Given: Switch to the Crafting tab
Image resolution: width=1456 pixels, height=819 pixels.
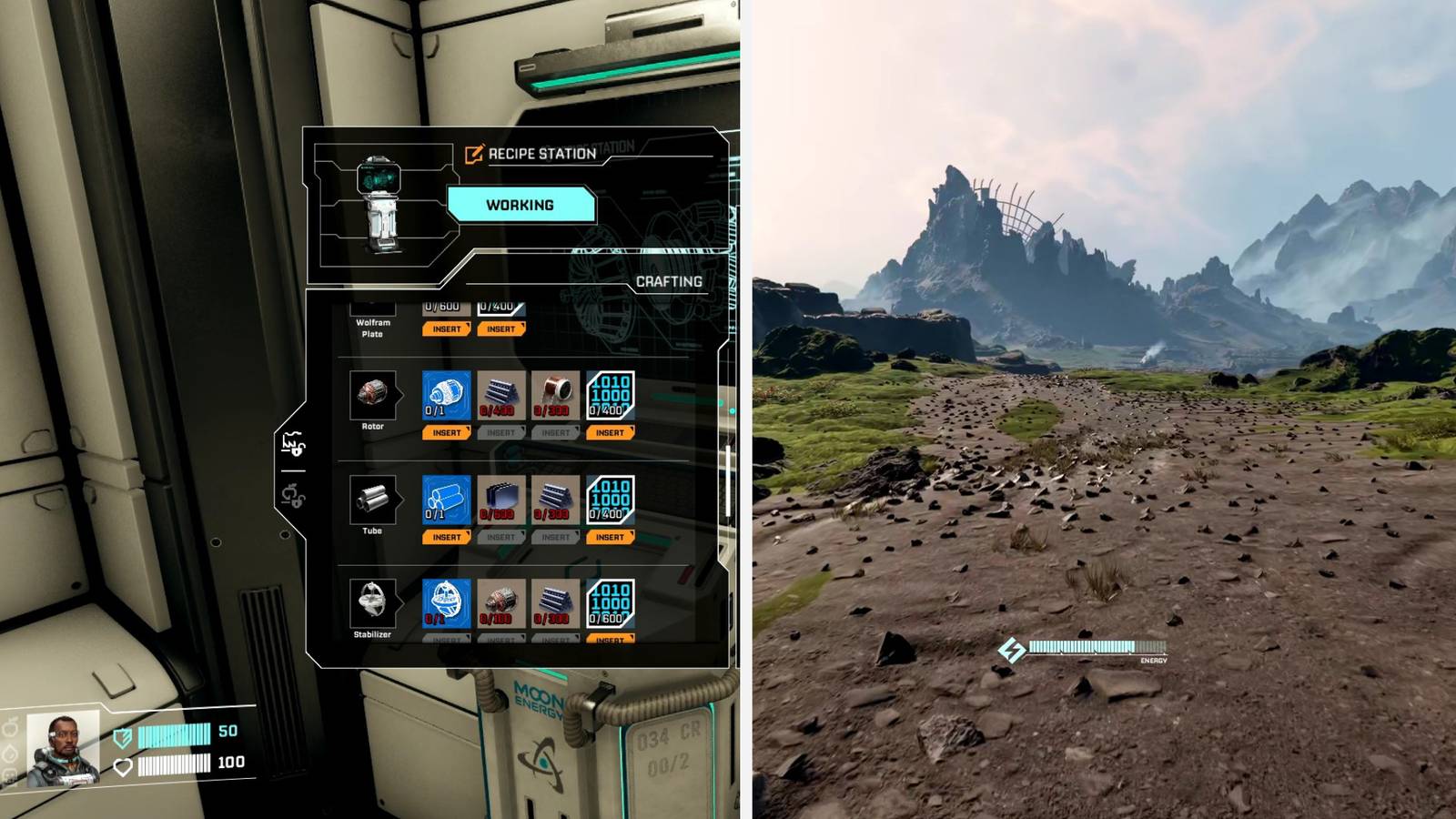Looking at the screenshot, I should pyautogui.click(x=670, y=282).
